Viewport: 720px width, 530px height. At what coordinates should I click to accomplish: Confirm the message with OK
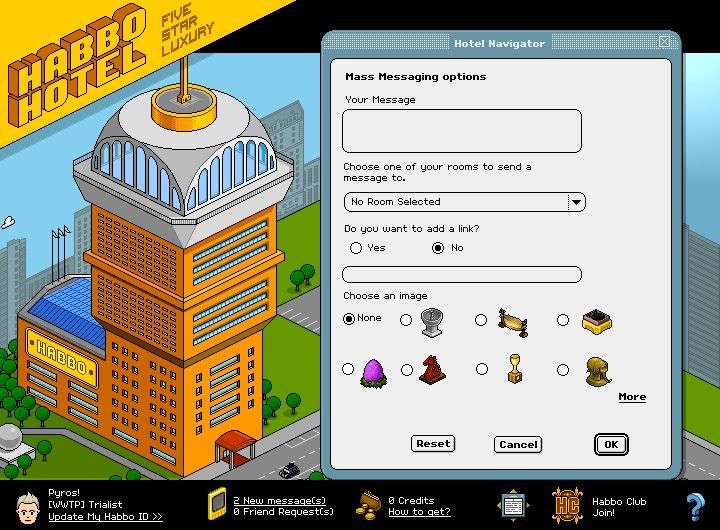point(610,444)
